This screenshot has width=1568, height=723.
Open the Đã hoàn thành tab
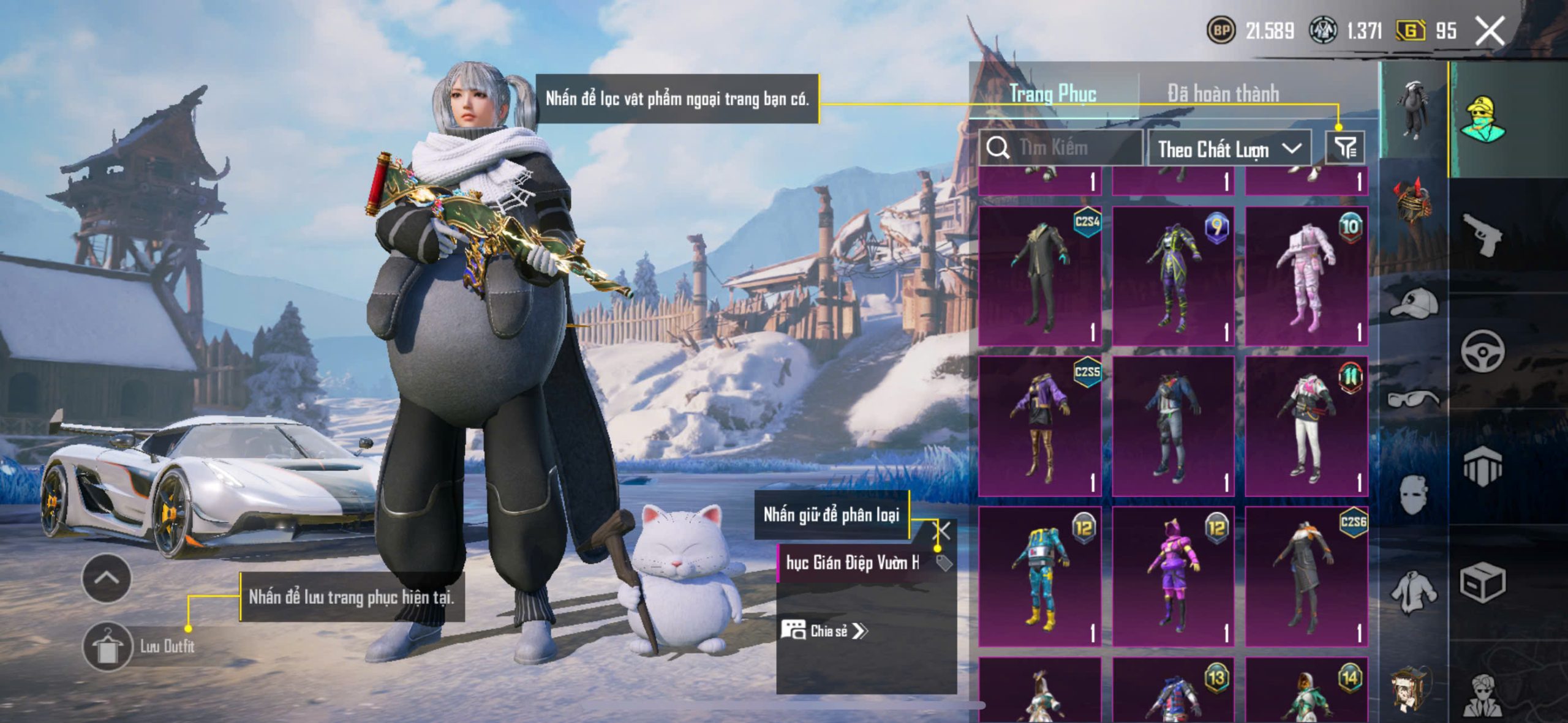point(1223,94)
